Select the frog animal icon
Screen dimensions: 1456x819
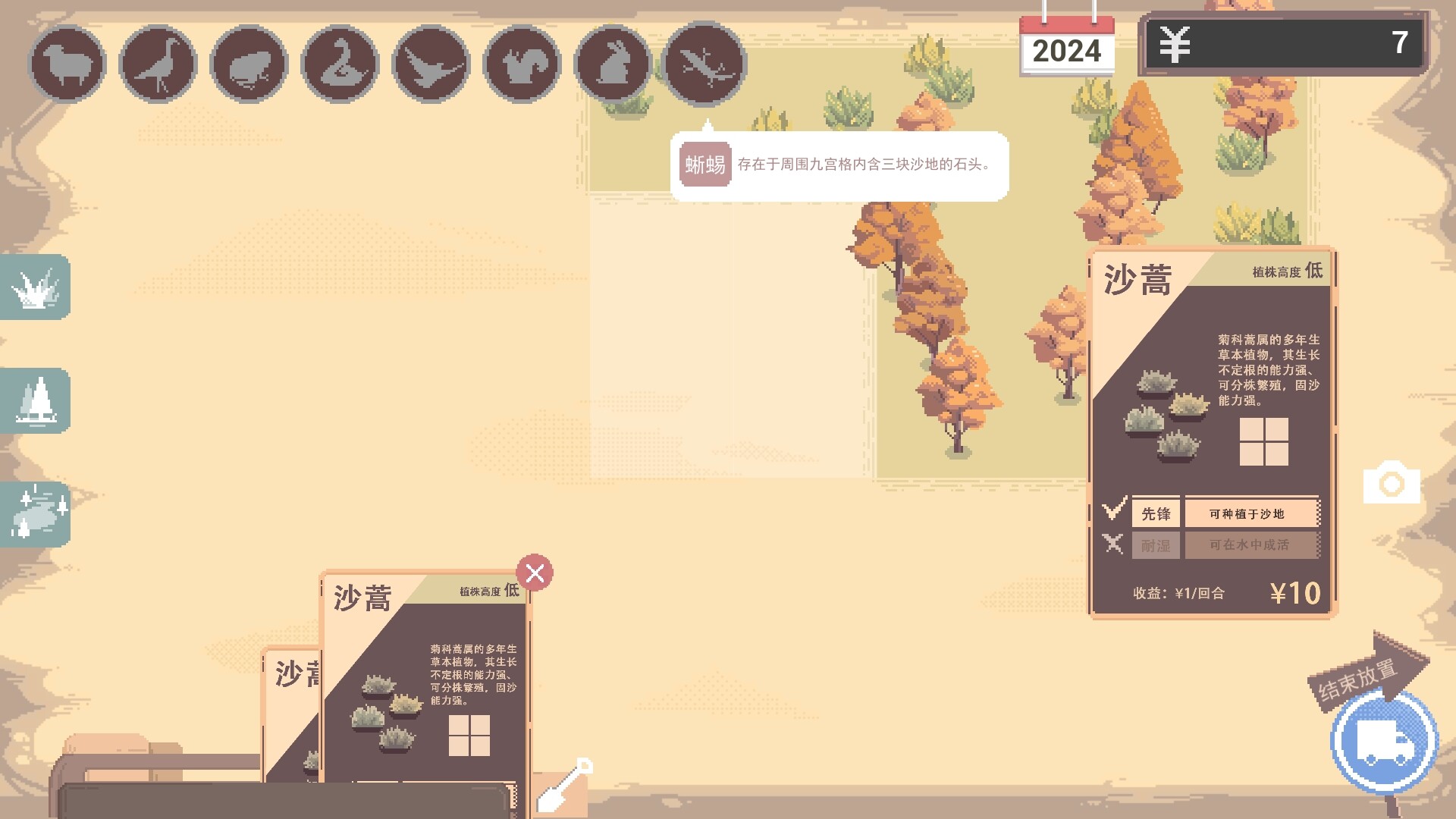[x=248, y=63]
